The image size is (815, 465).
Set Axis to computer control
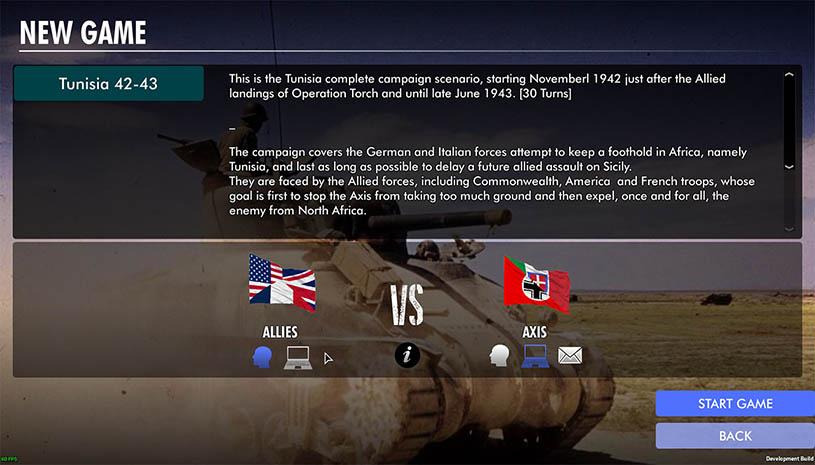[535, 356]
